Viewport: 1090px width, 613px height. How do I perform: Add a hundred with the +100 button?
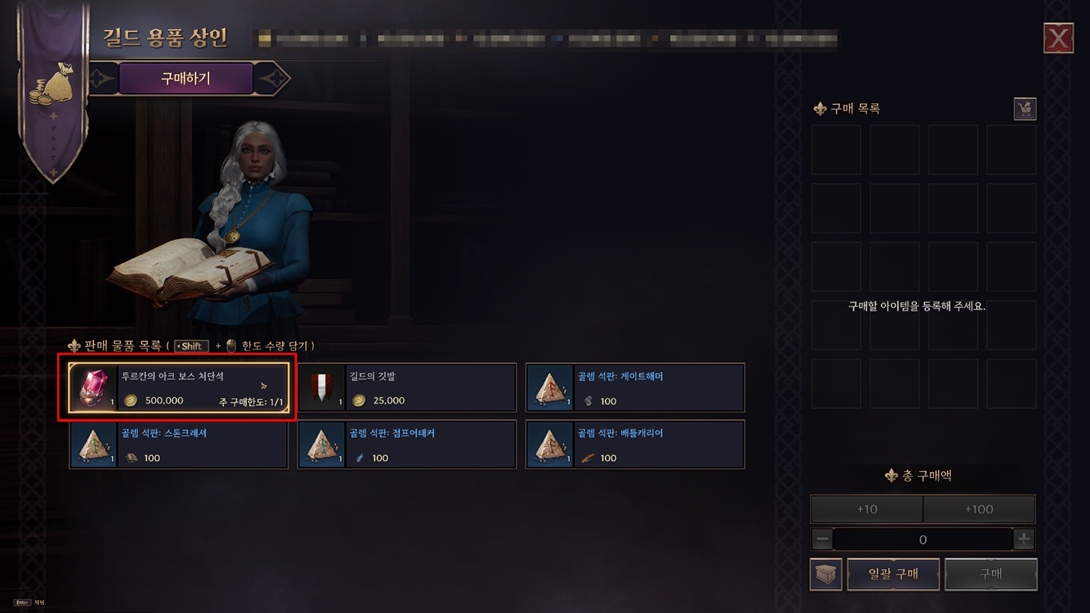pyautogui.click(x=979, y=509)
